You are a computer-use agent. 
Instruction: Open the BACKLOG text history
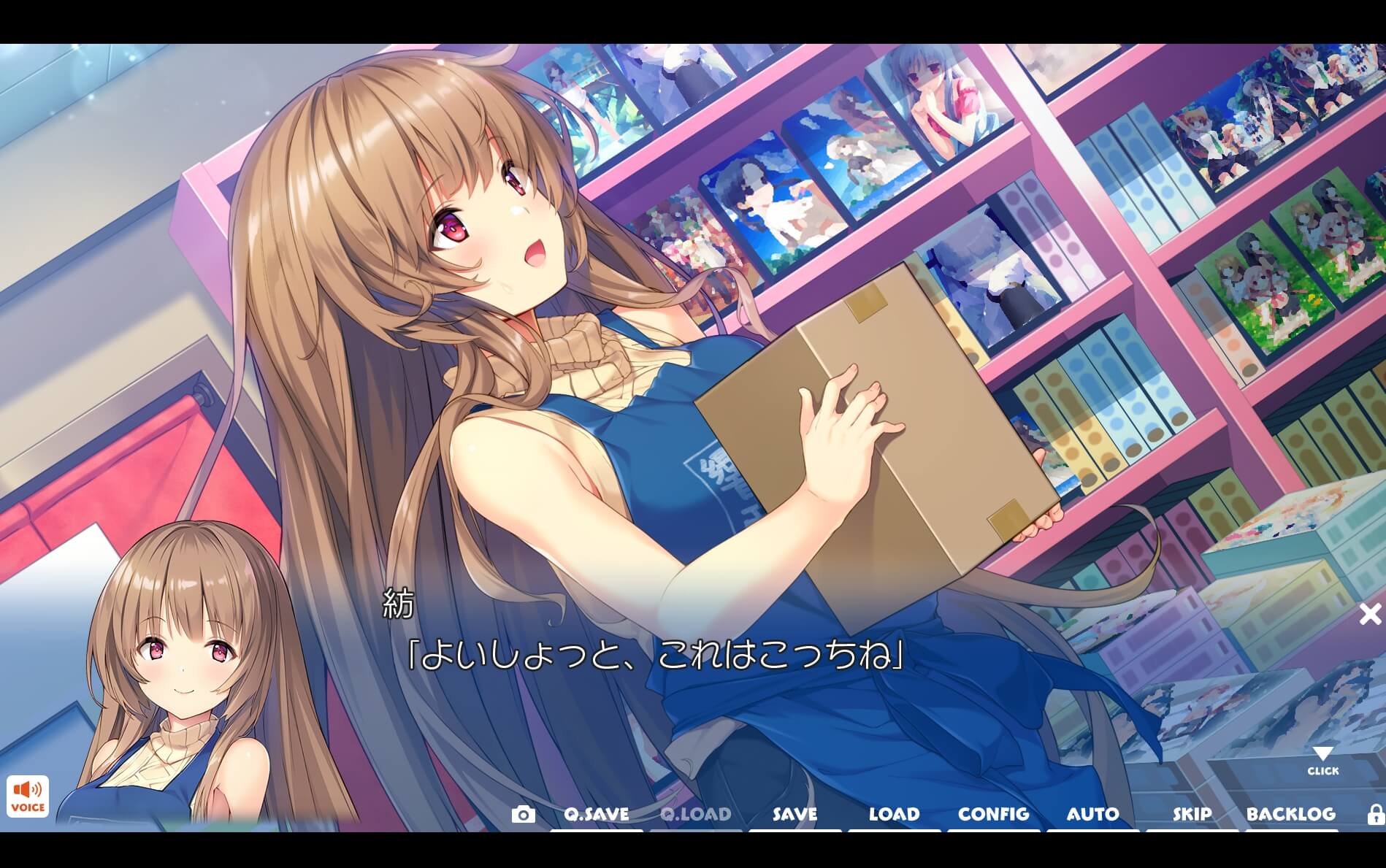tap(1293, 813)
